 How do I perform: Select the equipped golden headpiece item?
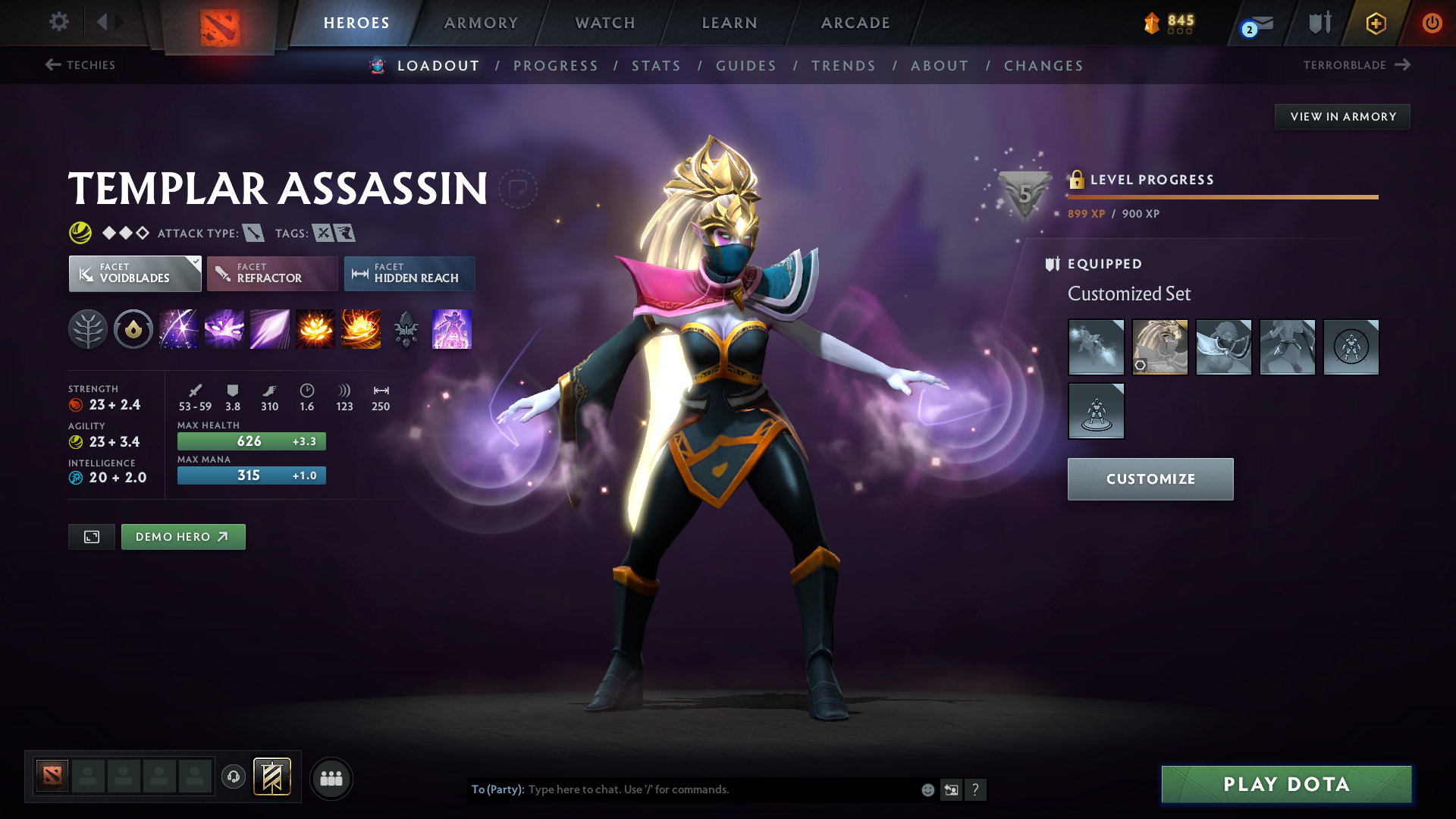pos(1159,347)
